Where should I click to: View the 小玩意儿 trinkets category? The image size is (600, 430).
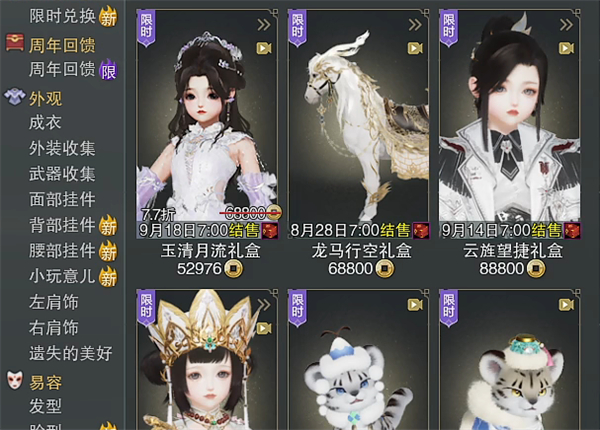(x=62, y=276)
